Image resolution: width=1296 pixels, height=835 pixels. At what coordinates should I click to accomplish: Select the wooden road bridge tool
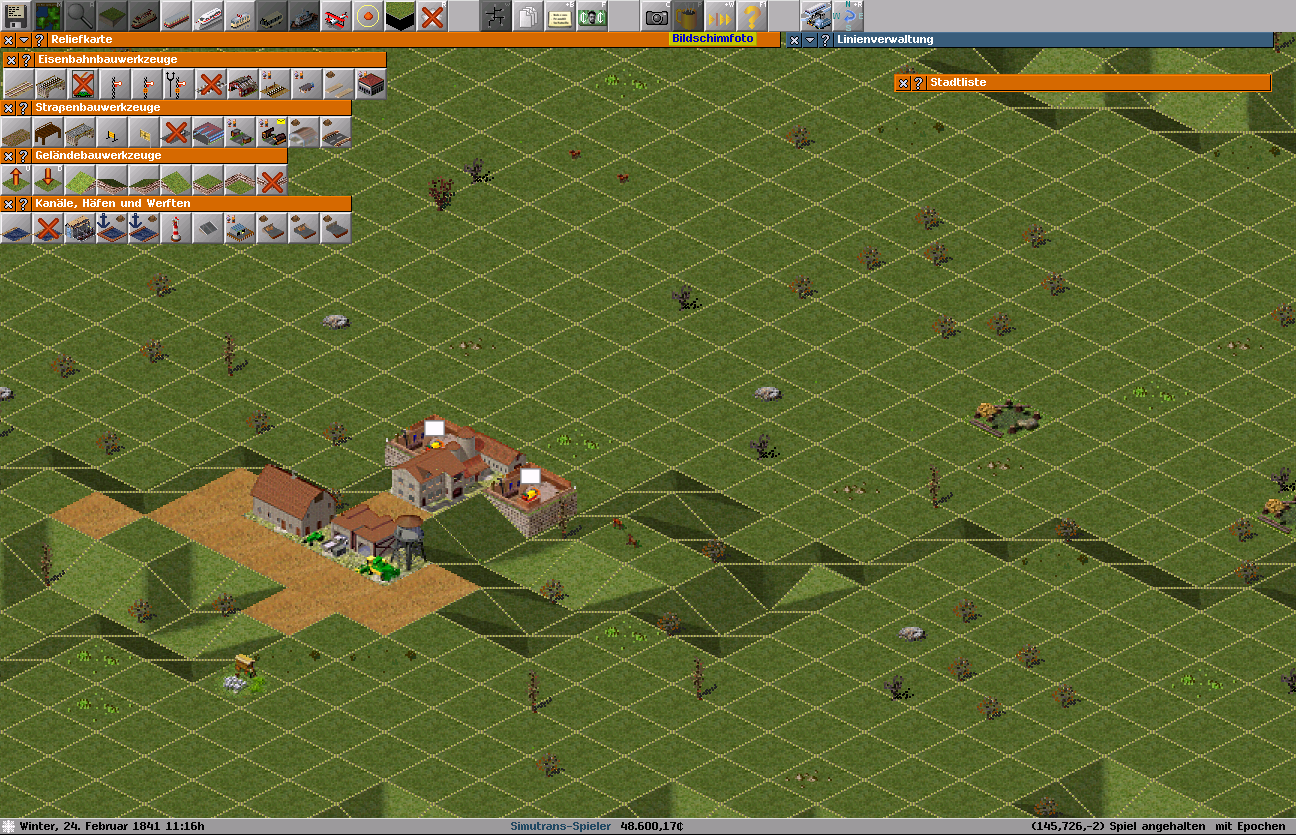tap(49, 132)
